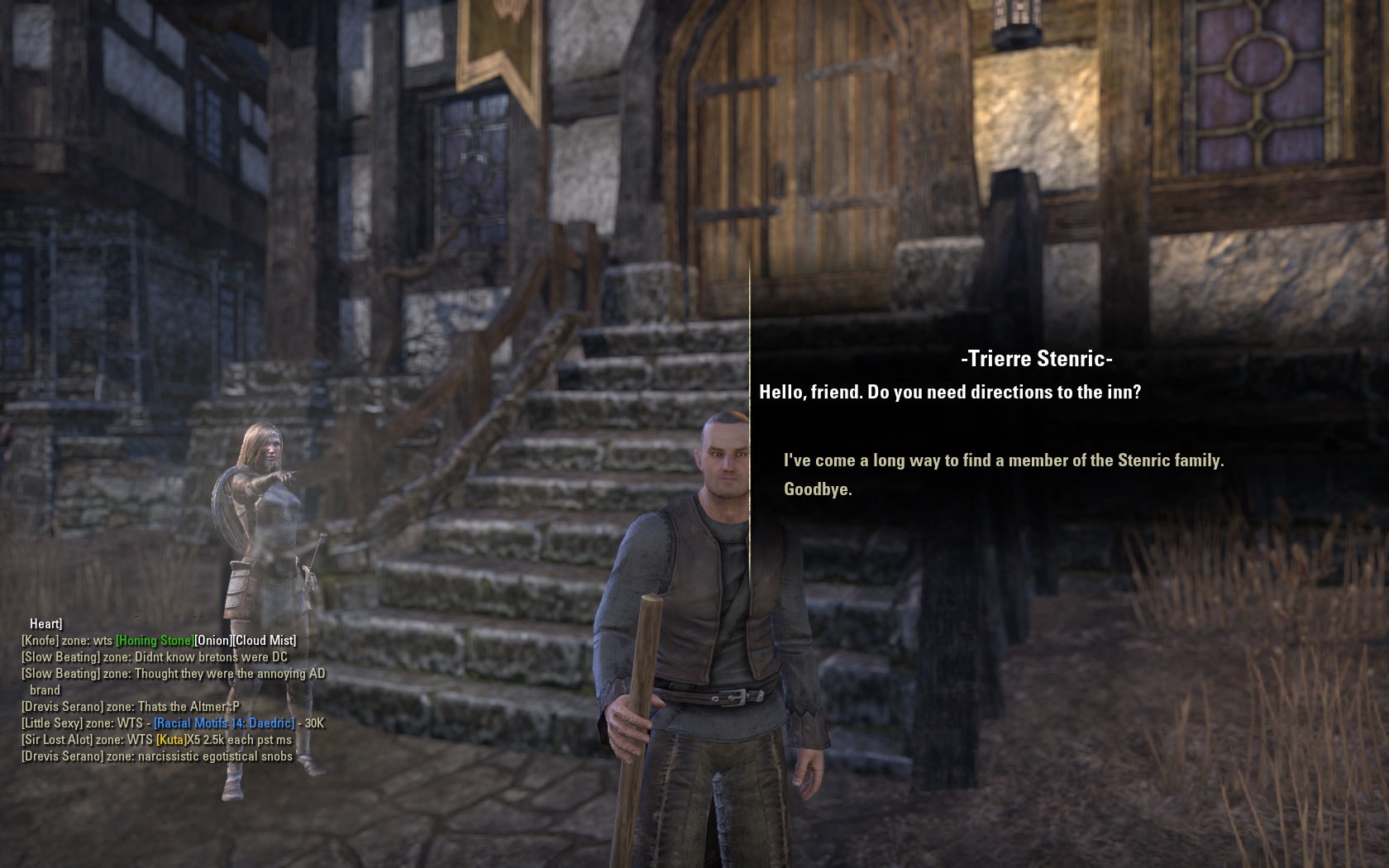Screen dimensions: 1389x868
Task: Click Sir Lost Alot's name in chat
Action: coord(57,740)
